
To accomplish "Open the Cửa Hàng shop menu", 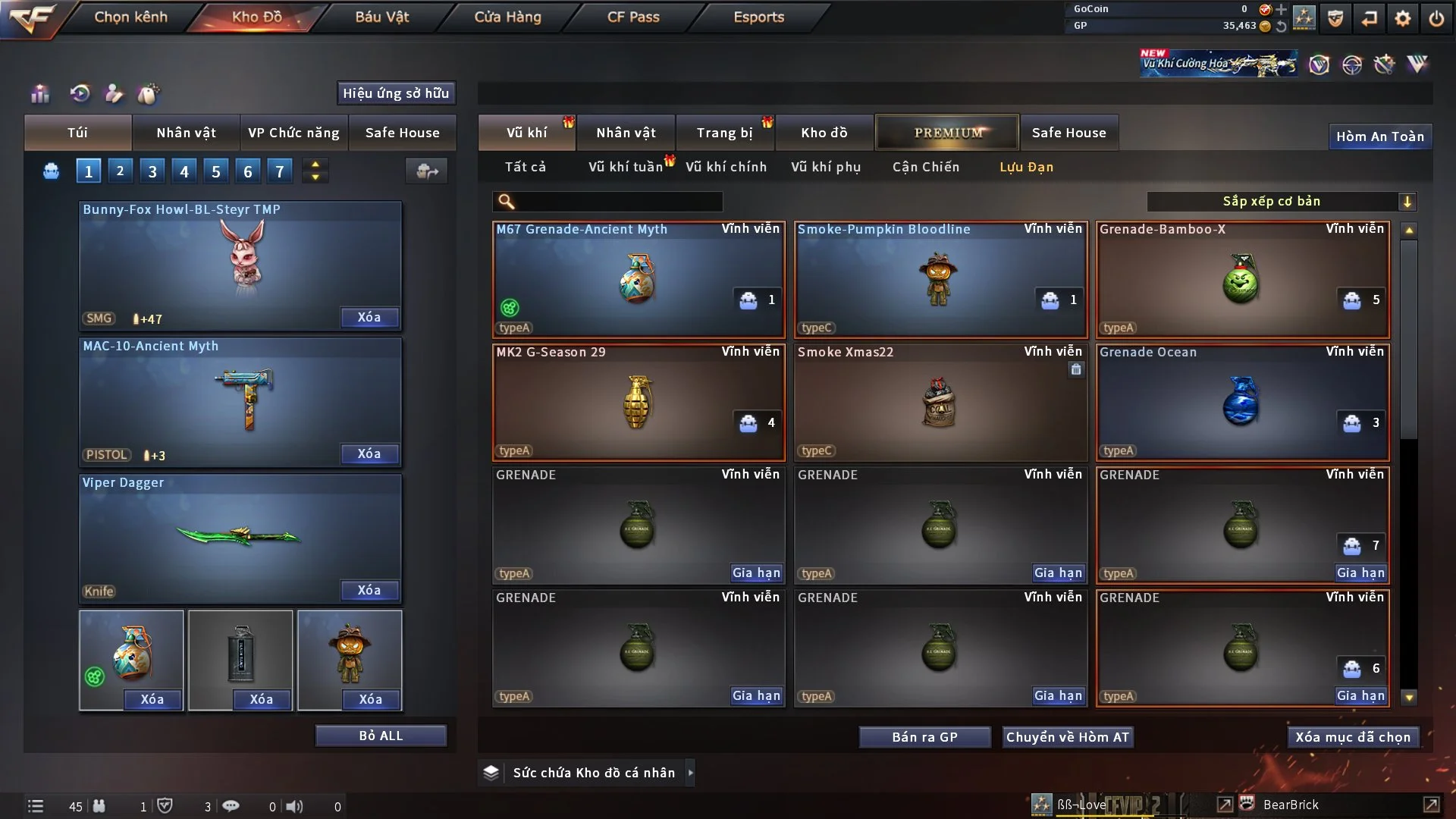I will [x=507, y=17].
